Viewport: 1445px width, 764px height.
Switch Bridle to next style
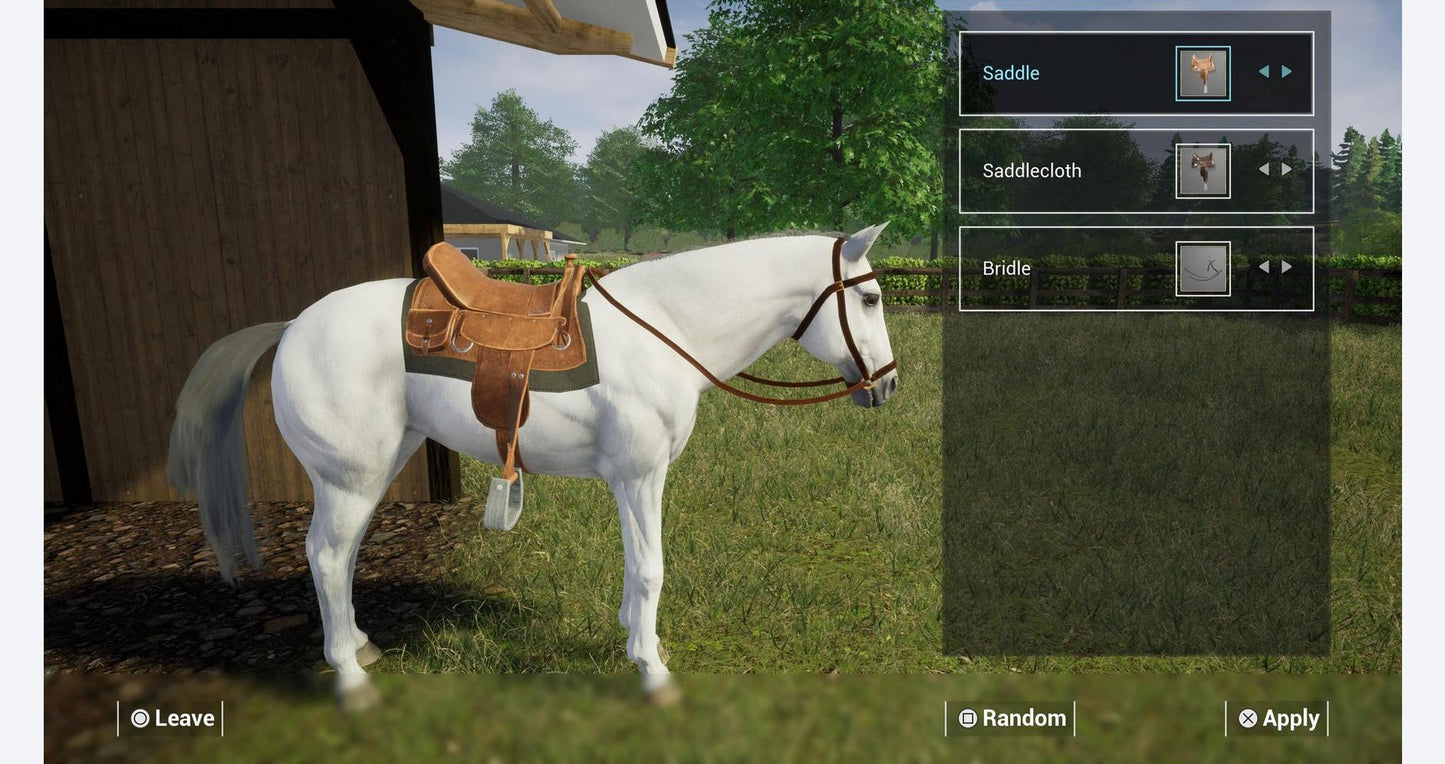point(1287,267)
